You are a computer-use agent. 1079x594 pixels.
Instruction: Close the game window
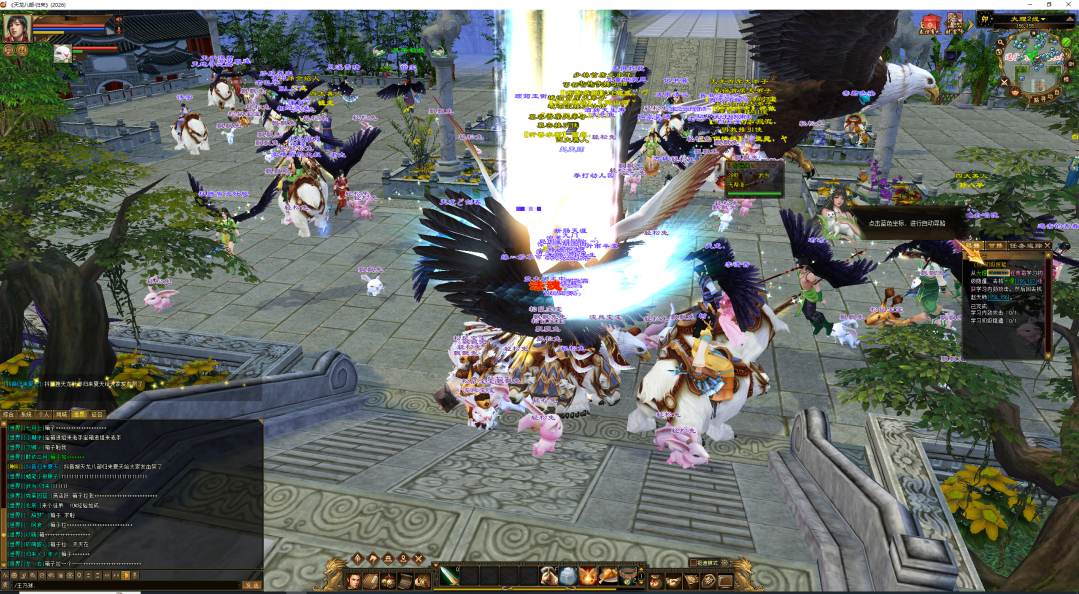click(1067, 4)
